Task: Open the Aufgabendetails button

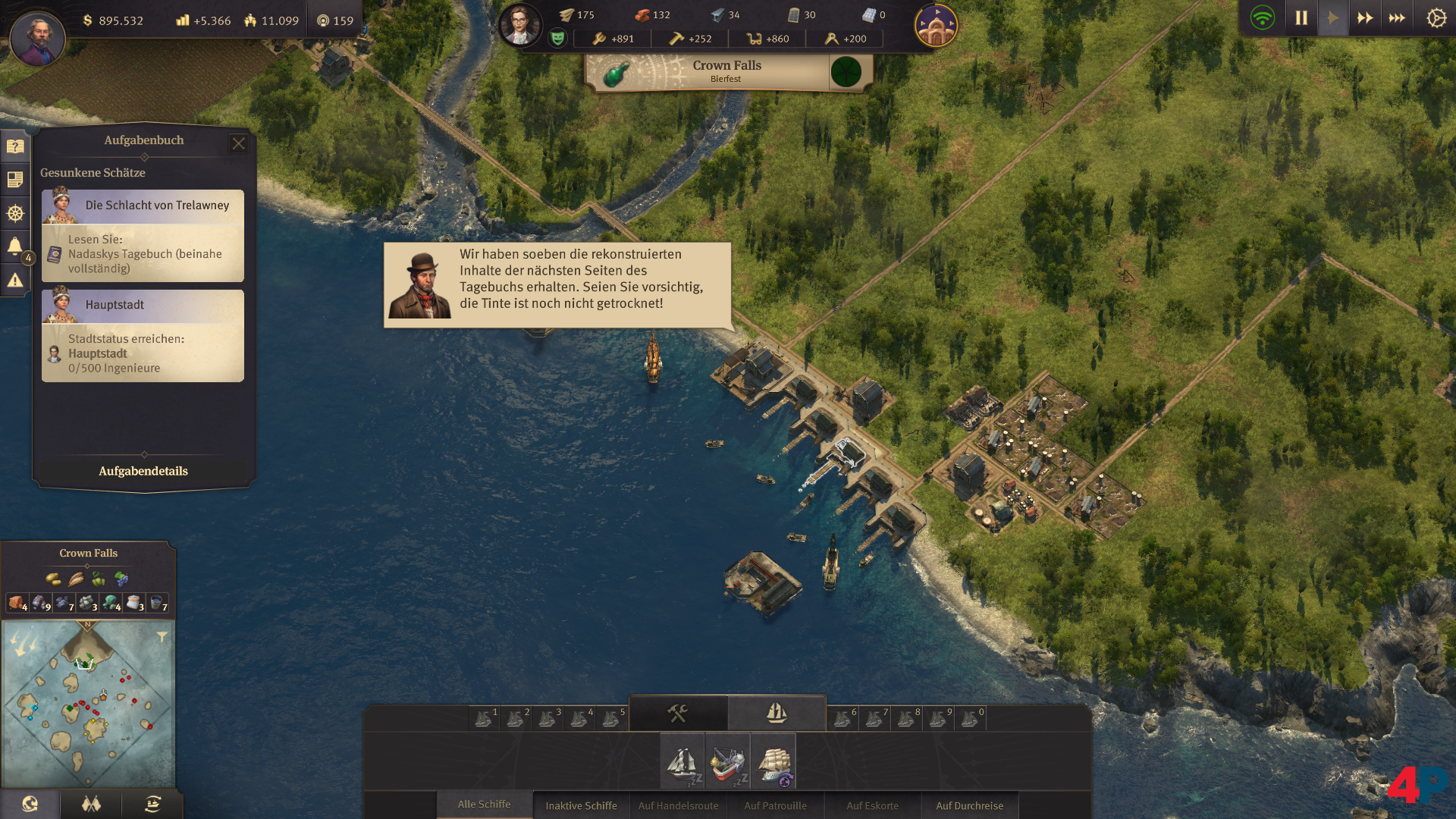Action: click(143, 471)
